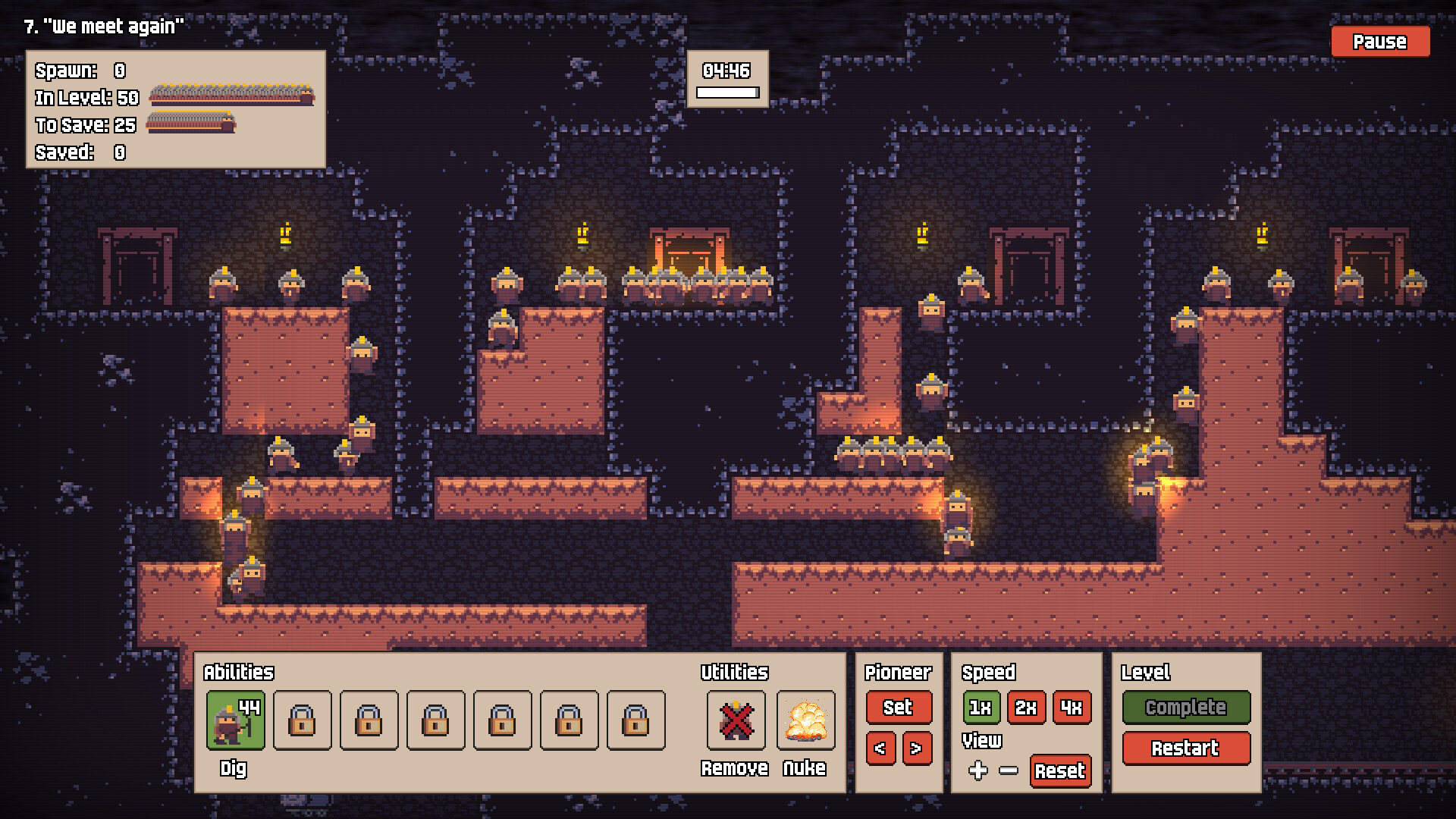The width and height of the screenshot is (1456, 819).
Task: Click the Reset view button
Action: click(x=1061, y=771)
